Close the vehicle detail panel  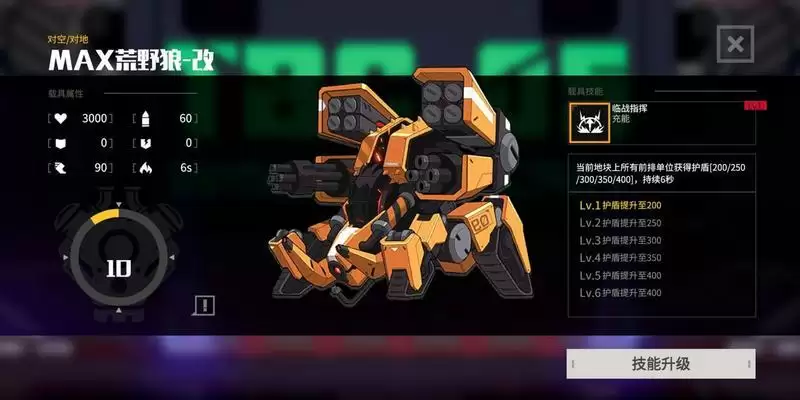(x=735, y=44)
